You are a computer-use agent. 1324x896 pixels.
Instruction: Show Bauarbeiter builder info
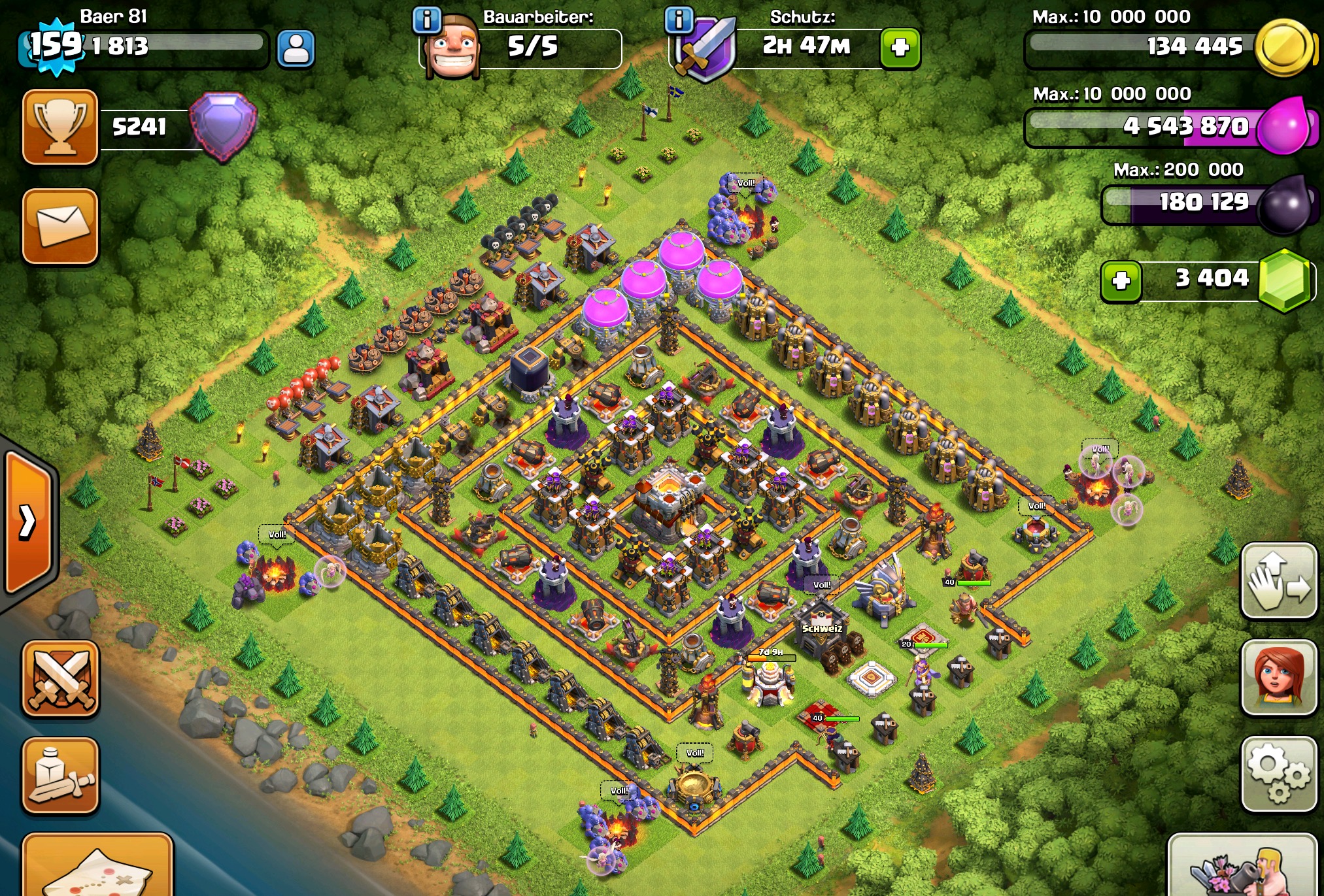click(x=427, y=20)
